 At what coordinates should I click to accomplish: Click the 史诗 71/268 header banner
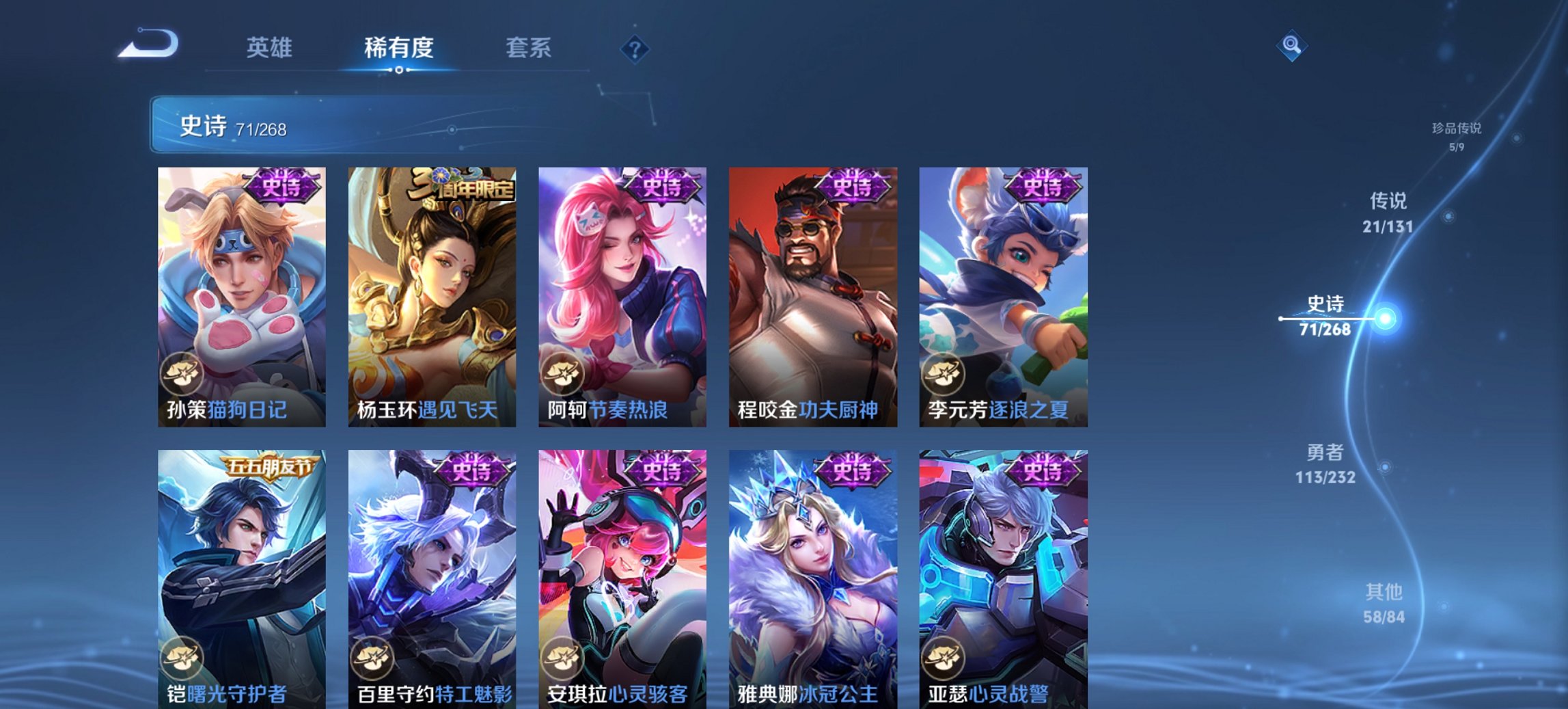307,125
